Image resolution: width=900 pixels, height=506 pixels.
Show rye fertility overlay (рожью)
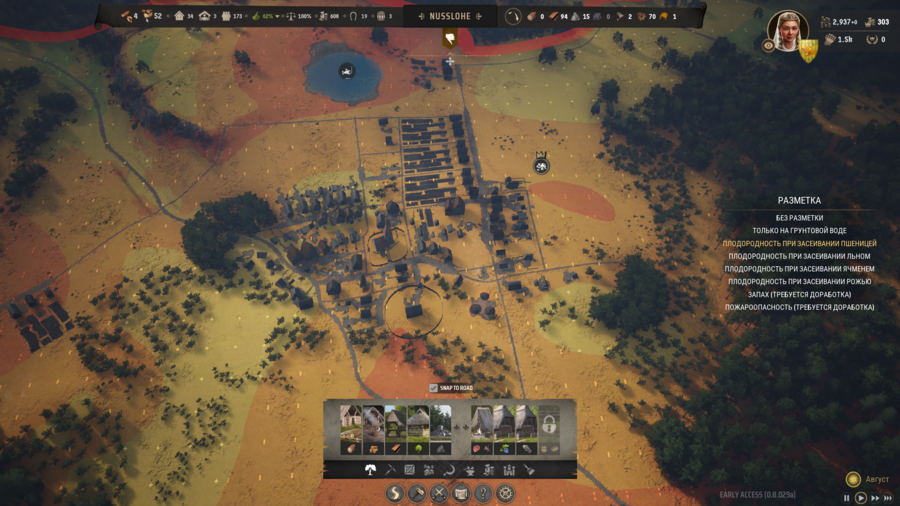[799, 282]
